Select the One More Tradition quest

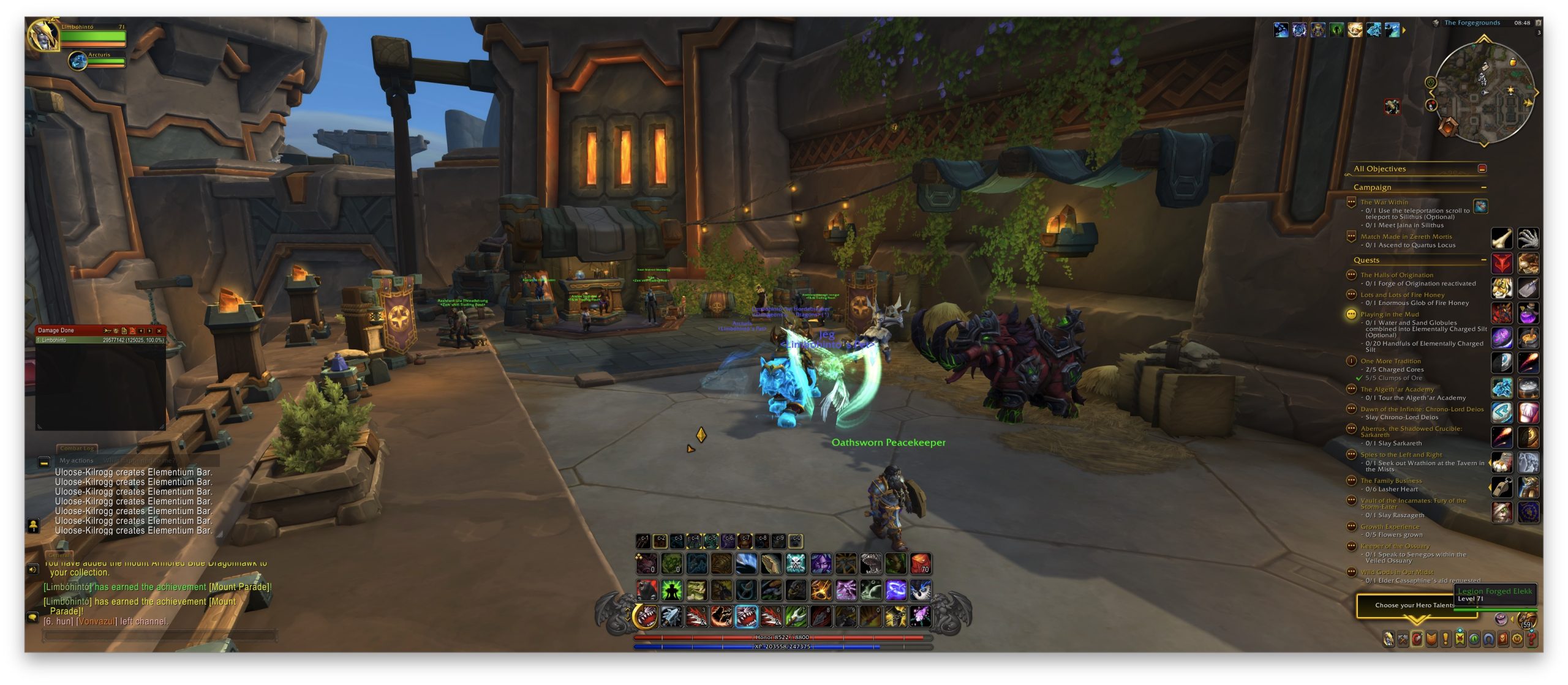click(x=1390, y=361)
